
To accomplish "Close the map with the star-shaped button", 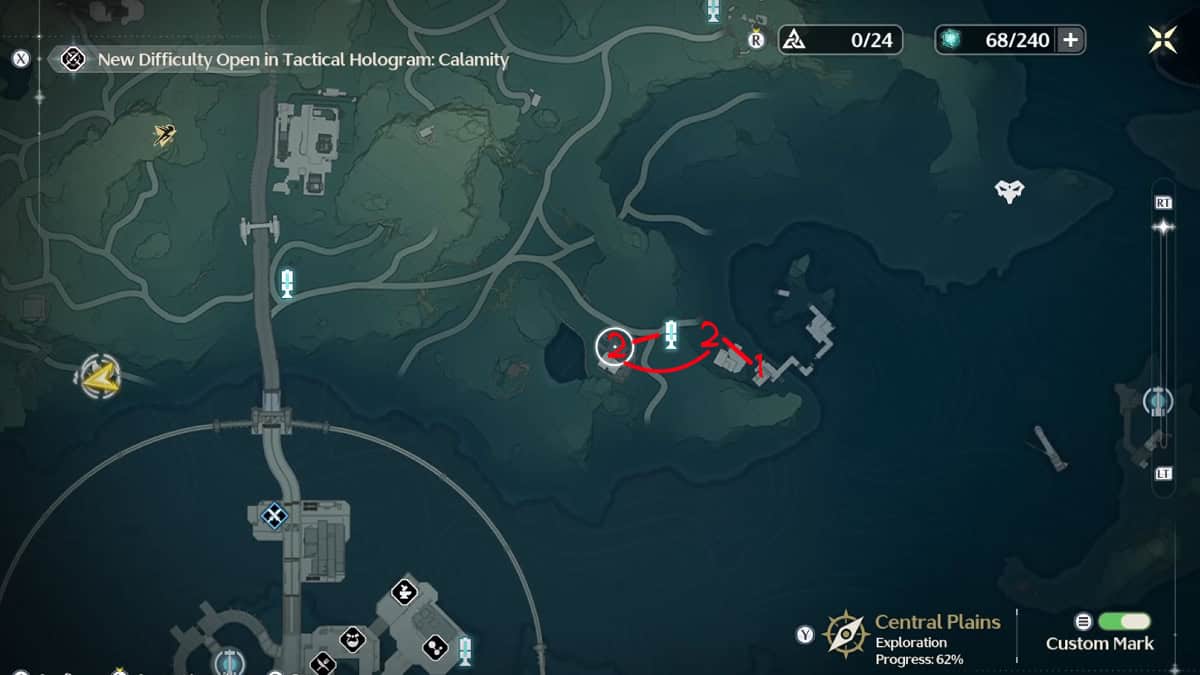I will [1162, 40].
